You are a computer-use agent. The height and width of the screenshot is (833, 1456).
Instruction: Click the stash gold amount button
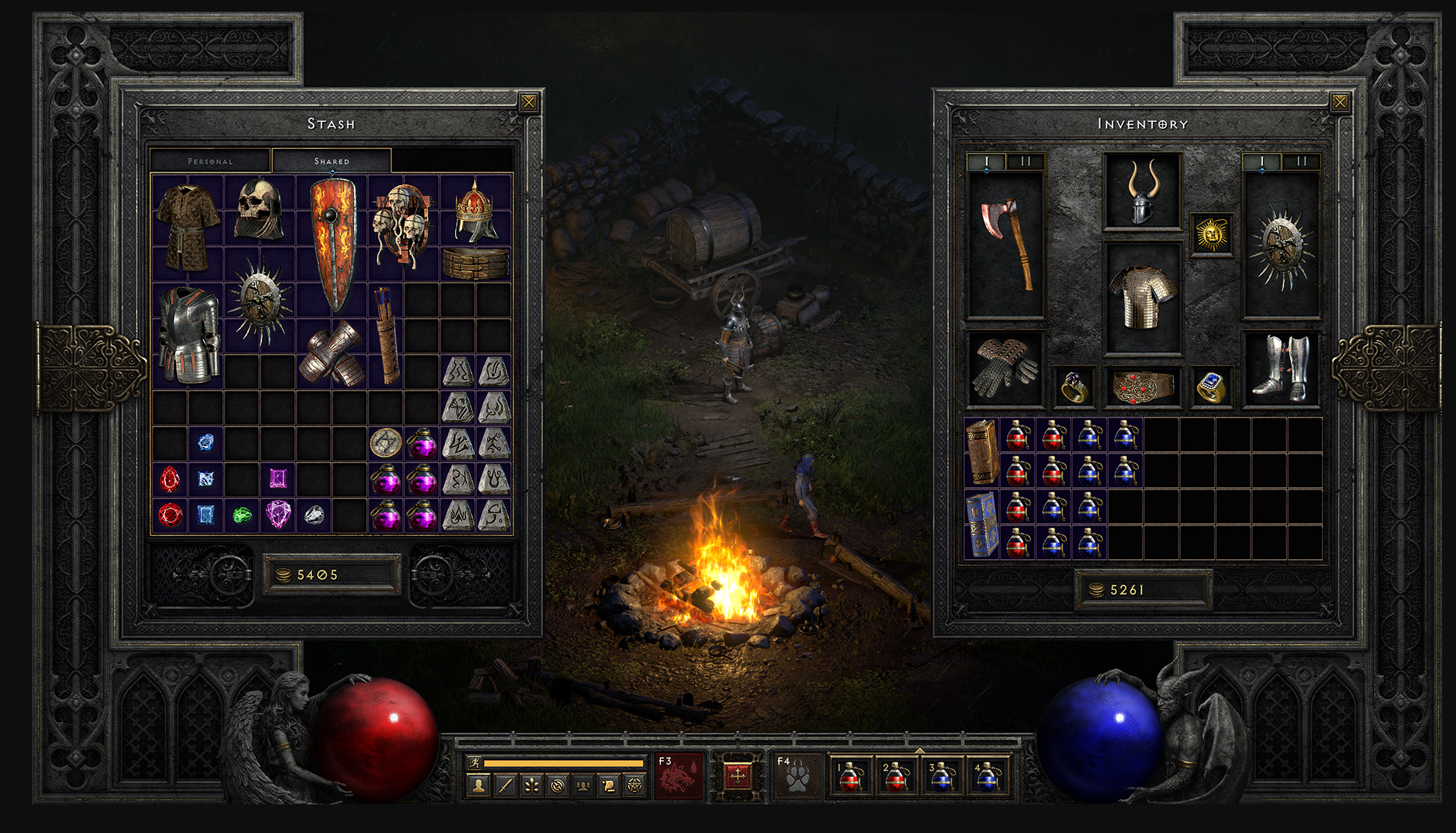[330, 575]
